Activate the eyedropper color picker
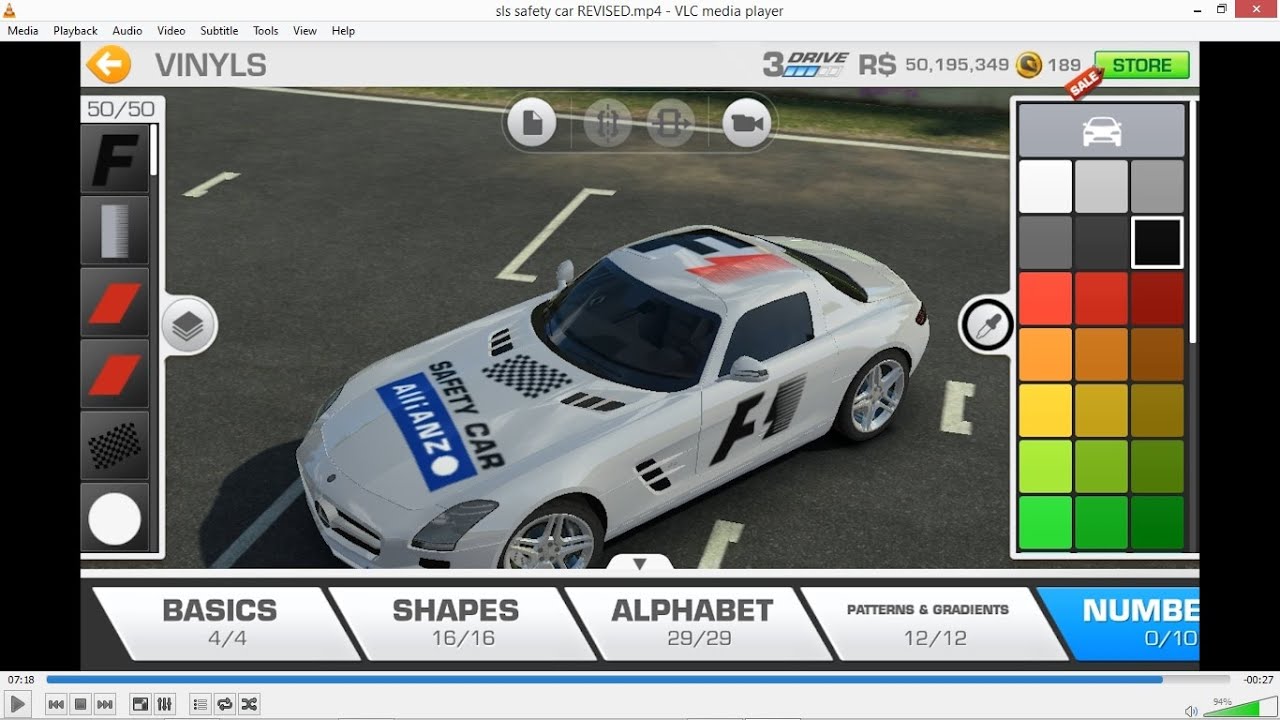The height and width of the screenshot is (720, 1280). [x=987, y=326]
